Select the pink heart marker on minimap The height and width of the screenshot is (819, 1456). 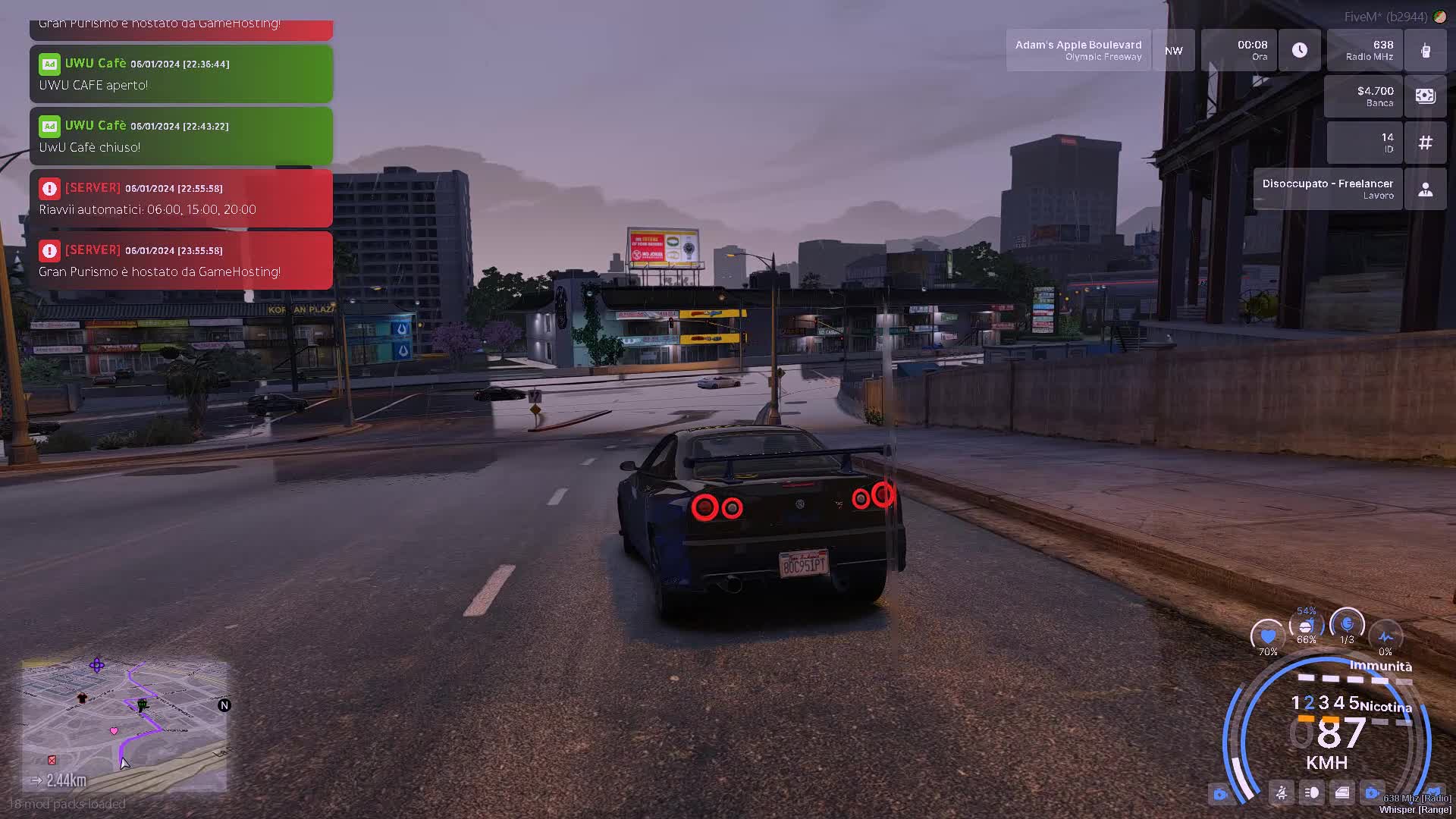tap(114, 731)
